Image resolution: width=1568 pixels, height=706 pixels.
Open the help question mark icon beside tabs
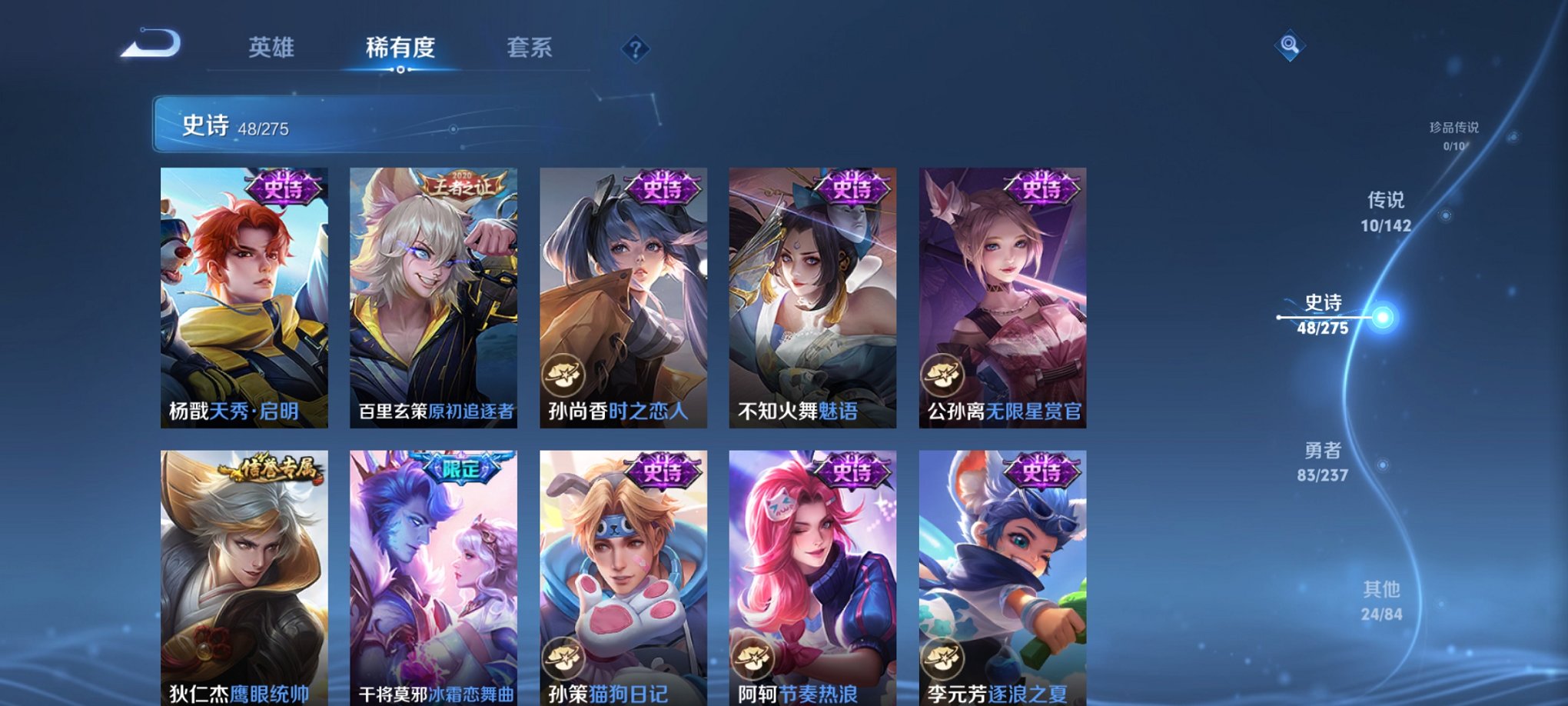[634, 50]
